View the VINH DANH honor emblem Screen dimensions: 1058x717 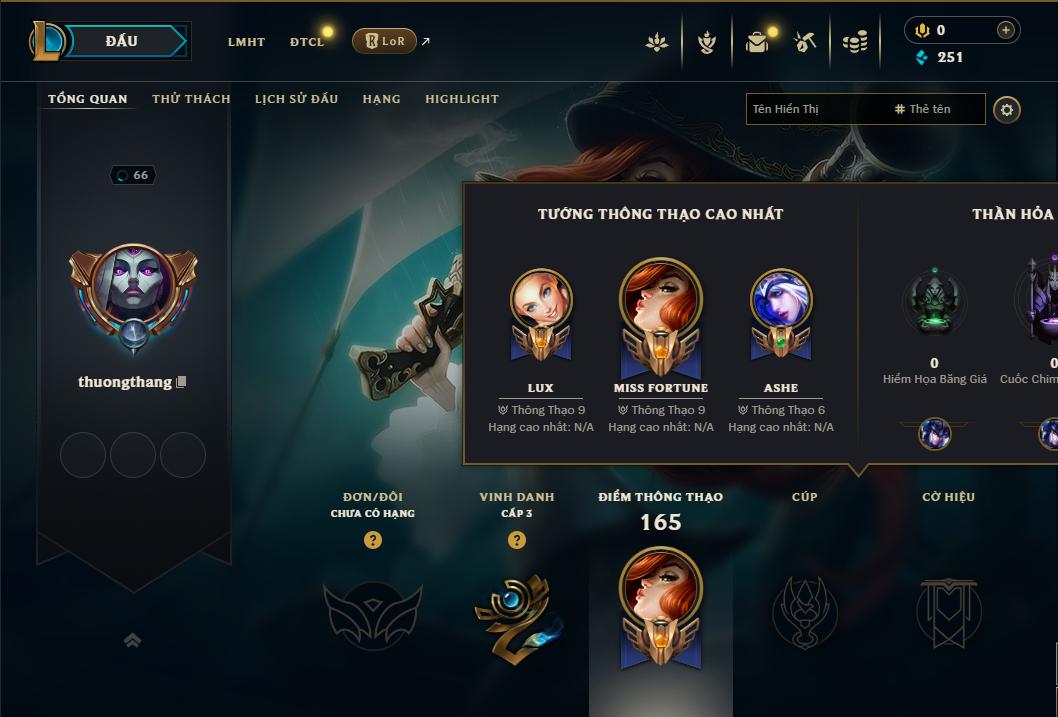tap(516, 612)
